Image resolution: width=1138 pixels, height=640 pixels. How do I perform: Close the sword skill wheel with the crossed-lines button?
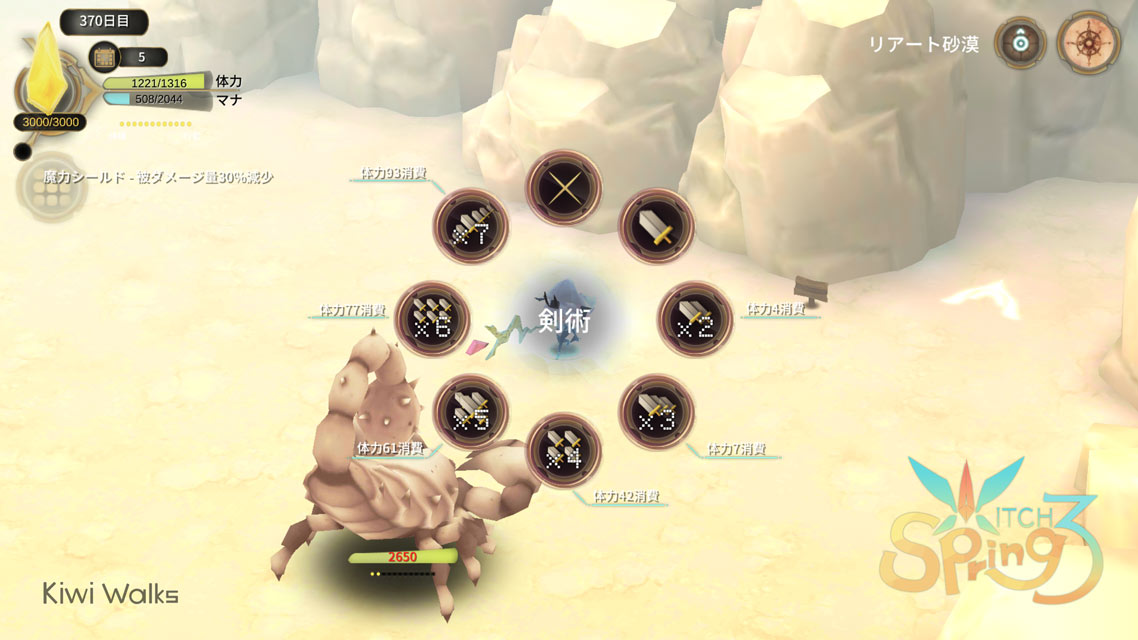coord(563,187)
